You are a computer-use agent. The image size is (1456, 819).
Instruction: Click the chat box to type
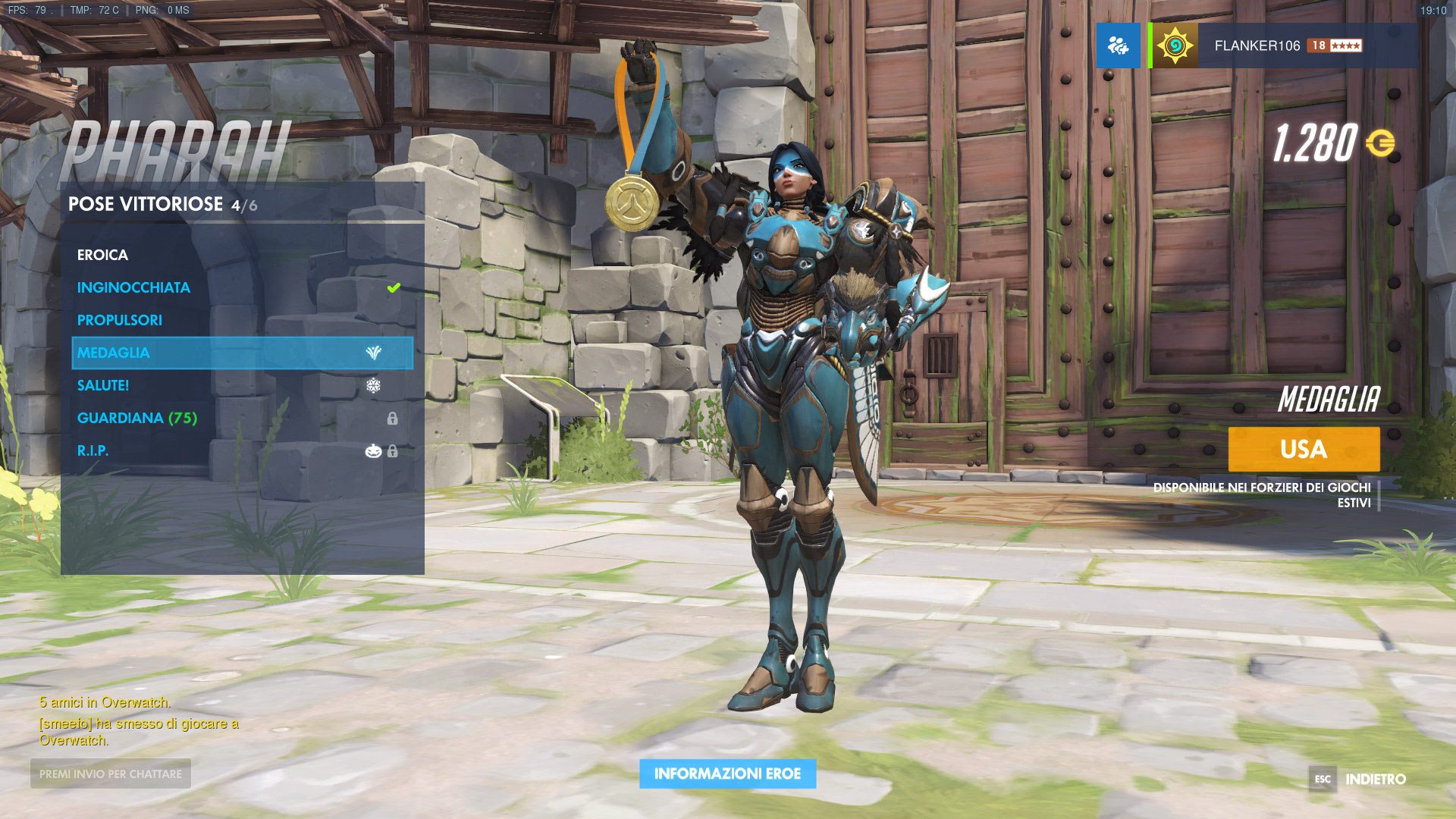tap(111, 773)
